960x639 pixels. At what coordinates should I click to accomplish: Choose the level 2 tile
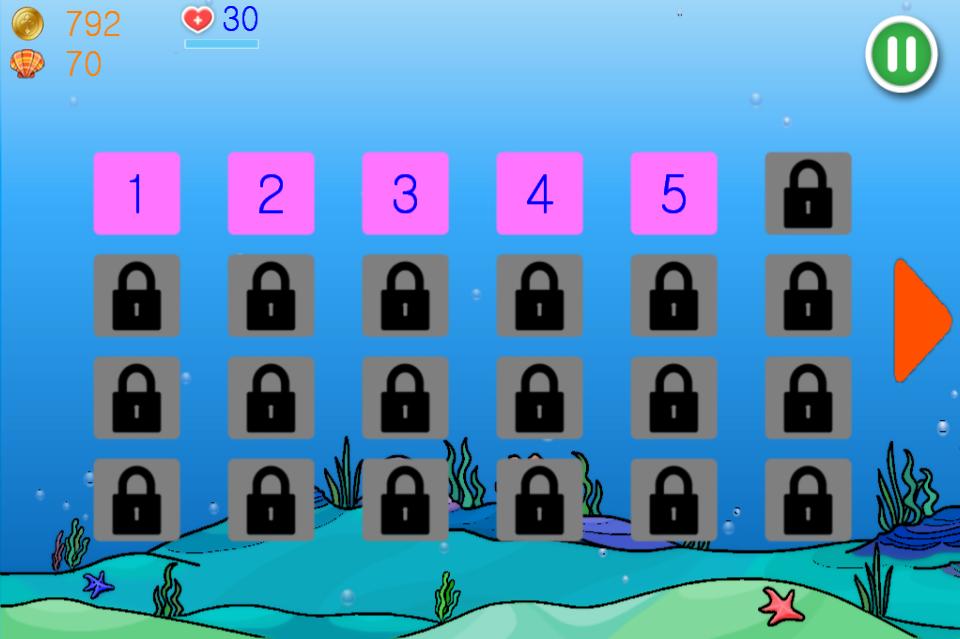pos(271,193)
